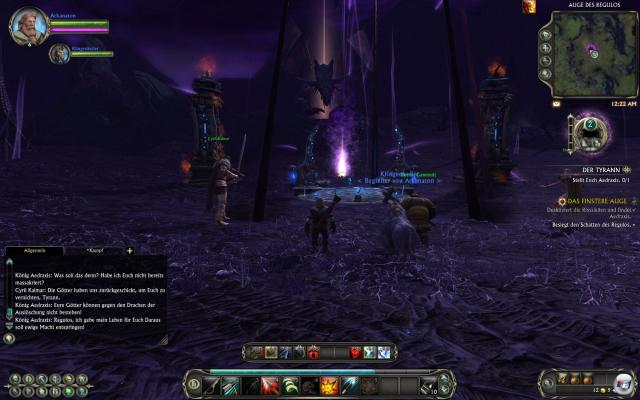640x400 pixels.
Task: Activate the blue arrow ability on hotbar
Action: (x=346, y=385)
